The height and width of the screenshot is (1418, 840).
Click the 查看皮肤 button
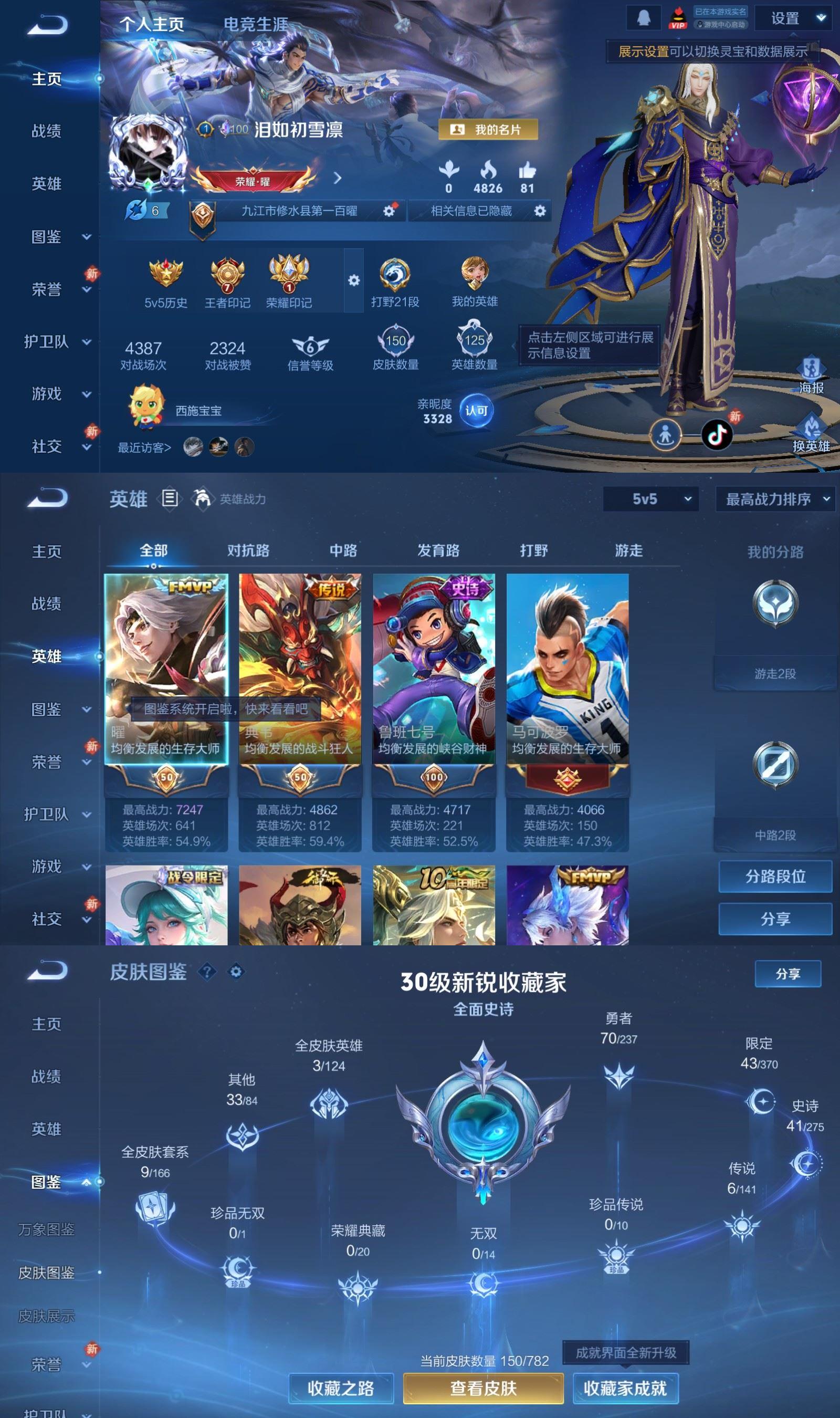point(483,1388)
